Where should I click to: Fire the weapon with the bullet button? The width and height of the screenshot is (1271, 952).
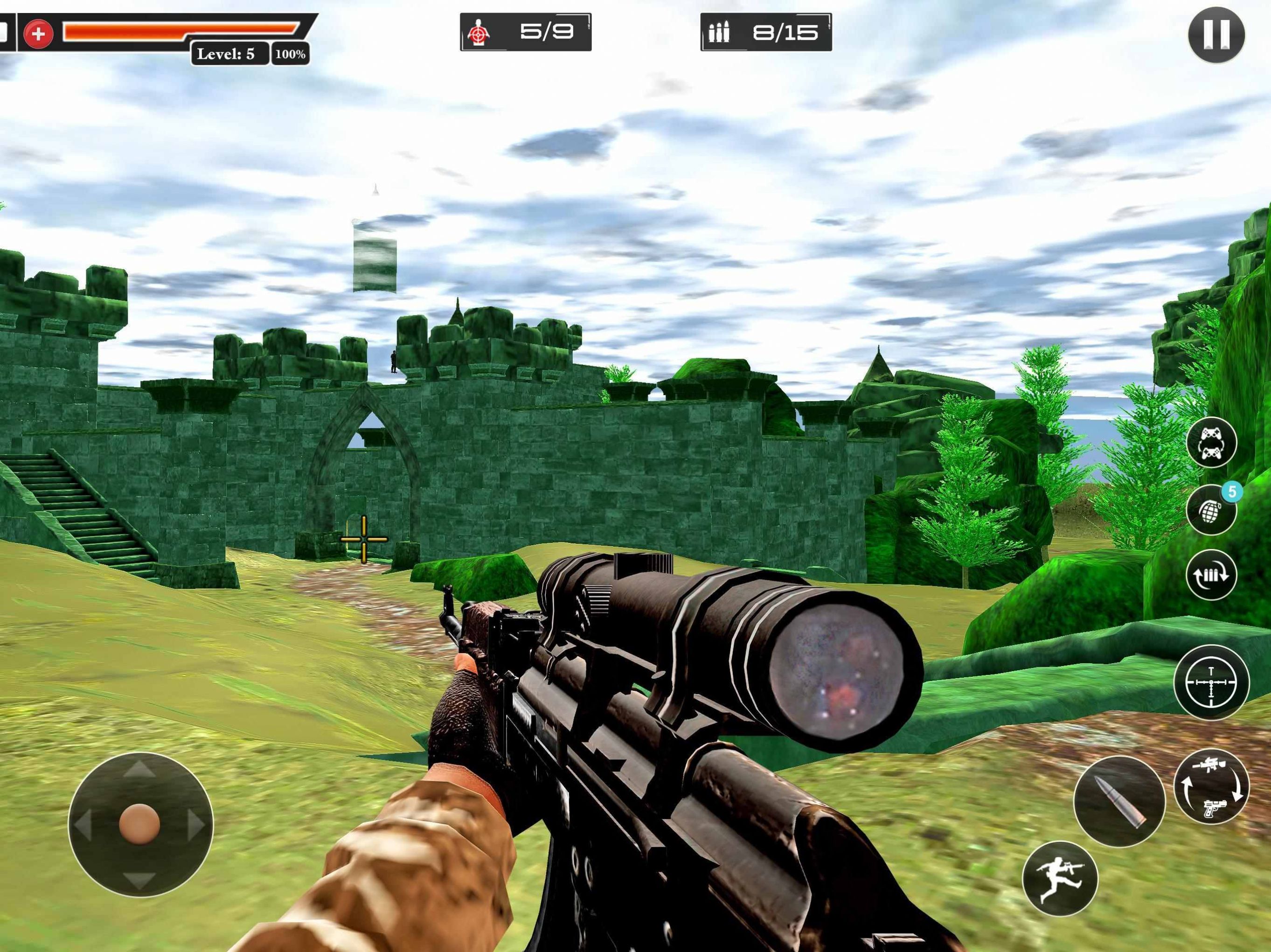point(1119,801)
